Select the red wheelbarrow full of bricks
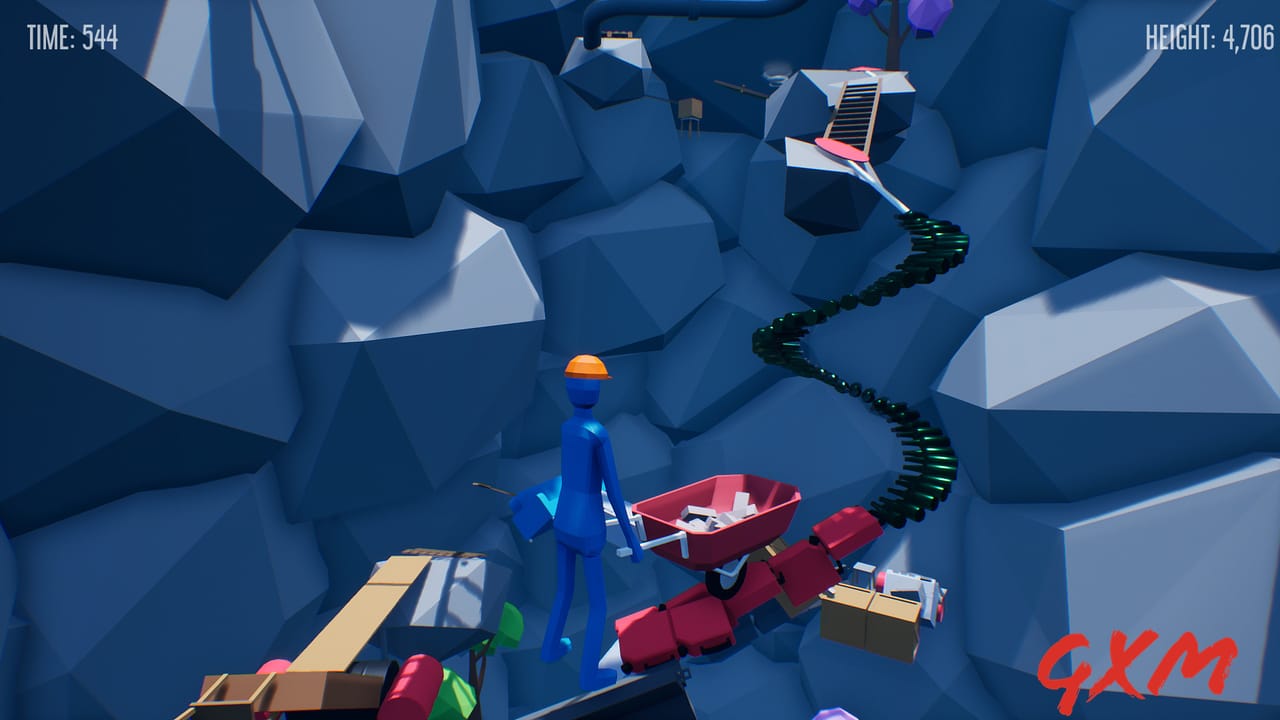Viewport: 1280px width, 720px height. click(x=720, y=510)
